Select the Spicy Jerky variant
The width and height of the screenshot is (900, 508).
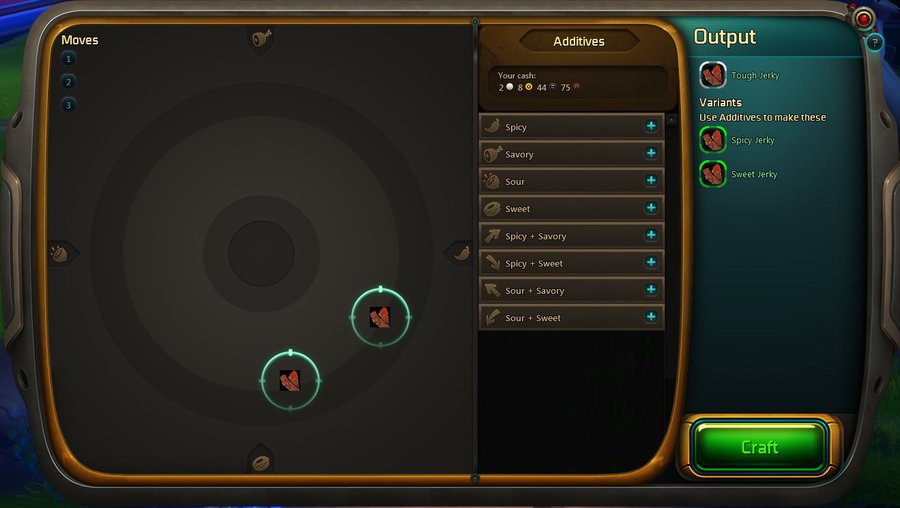click(x=713, y=140)
